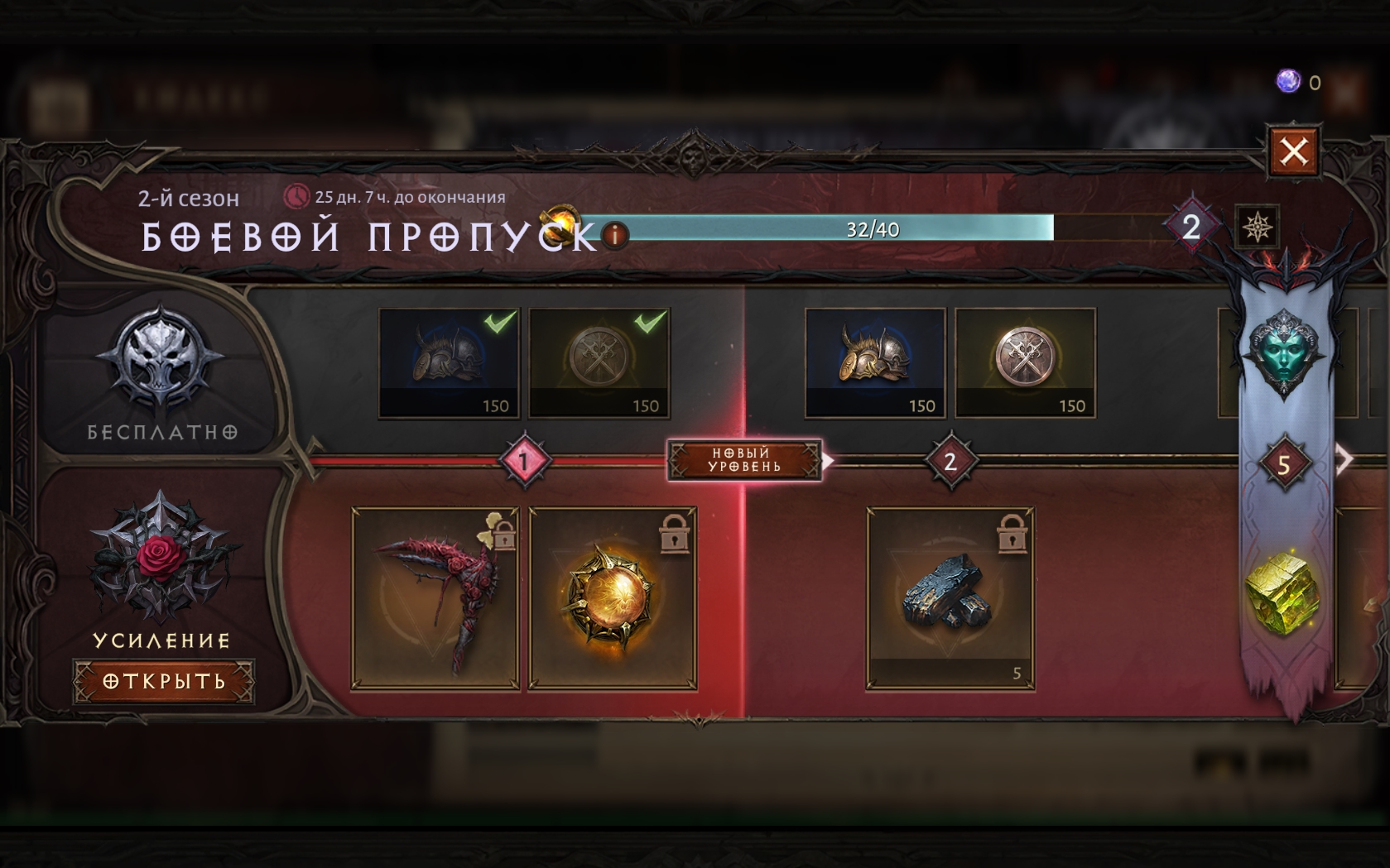Select the rose УСИЛЕНИЕ track emblem
This screenshot has height=868, width=1390.
coord(161,554)
